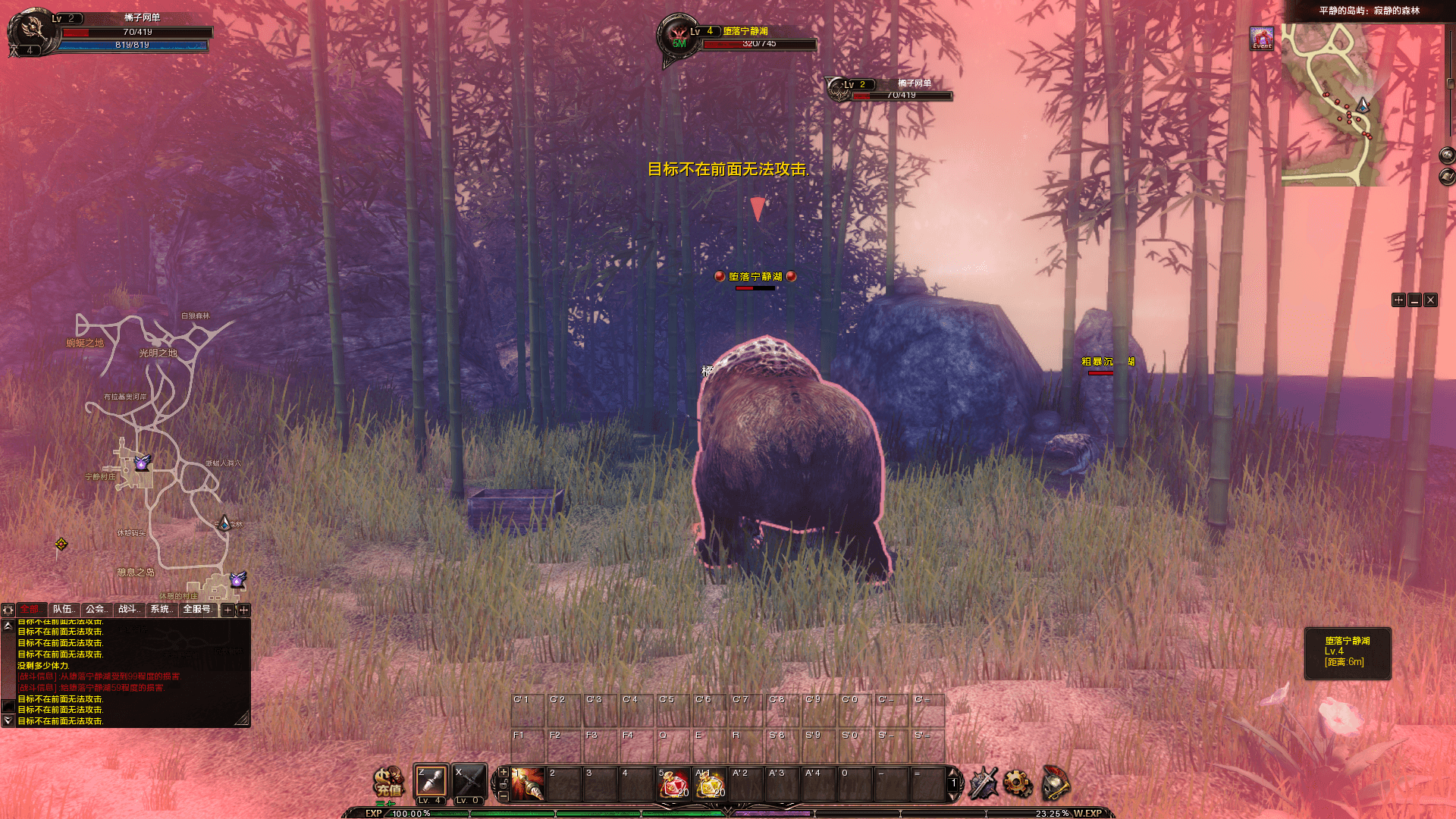Switch chat to the 队伍 tab
This screenshot has width=1456, height=819.
pos(64,610)
